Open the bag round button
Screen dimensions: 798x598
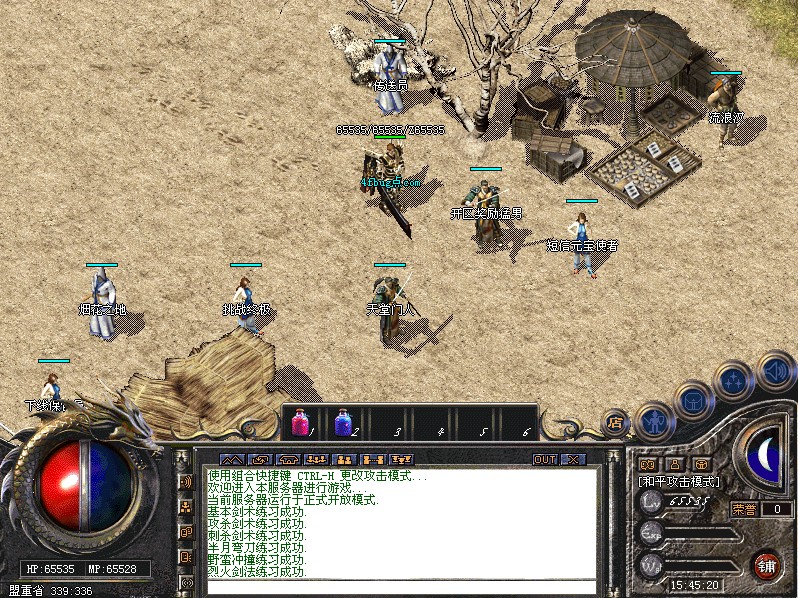click(x=692, y=401)
